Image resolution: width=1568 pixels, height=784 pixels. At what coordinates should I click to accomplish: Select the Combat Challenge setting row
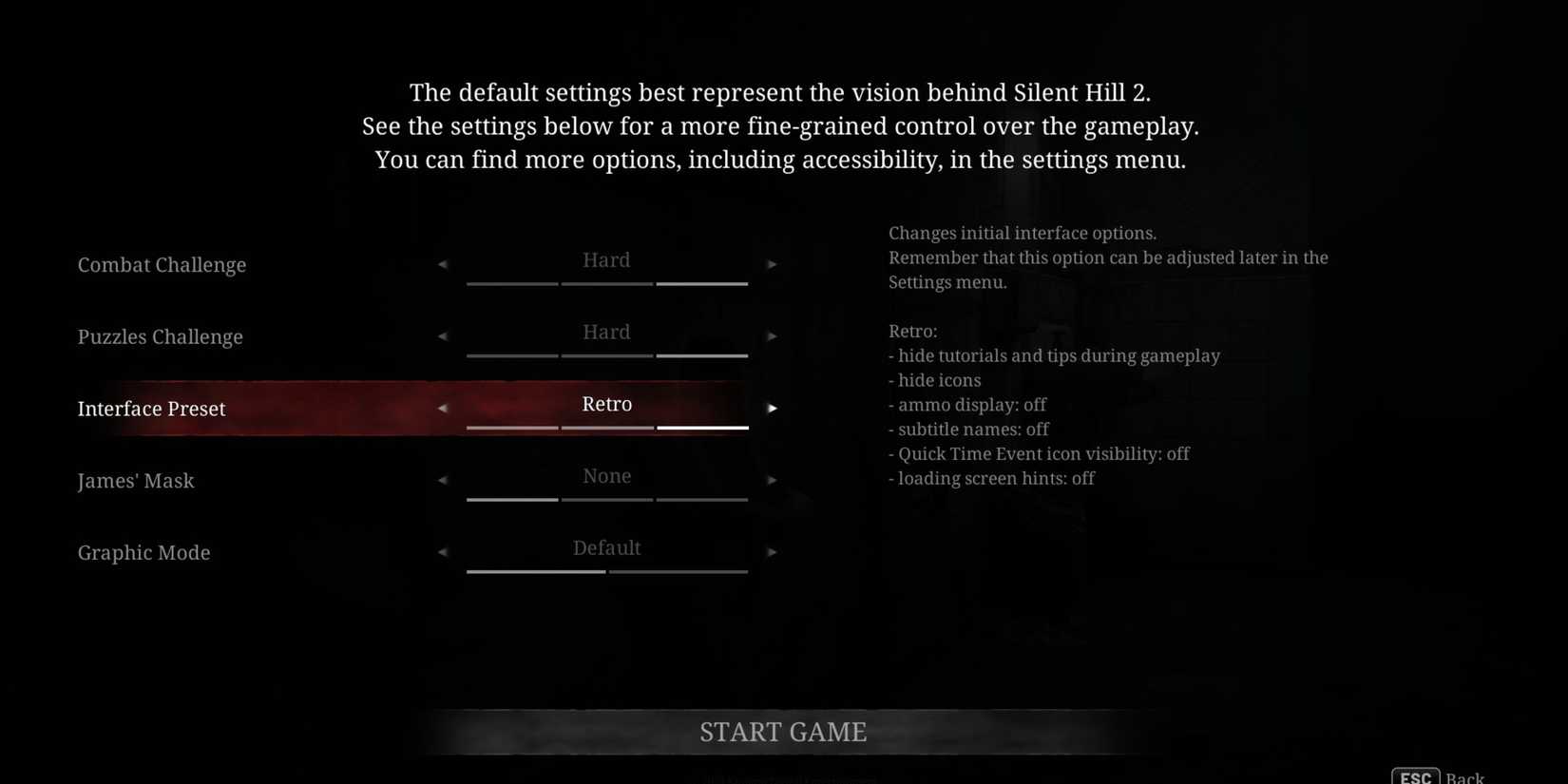(x=162, y=264)
